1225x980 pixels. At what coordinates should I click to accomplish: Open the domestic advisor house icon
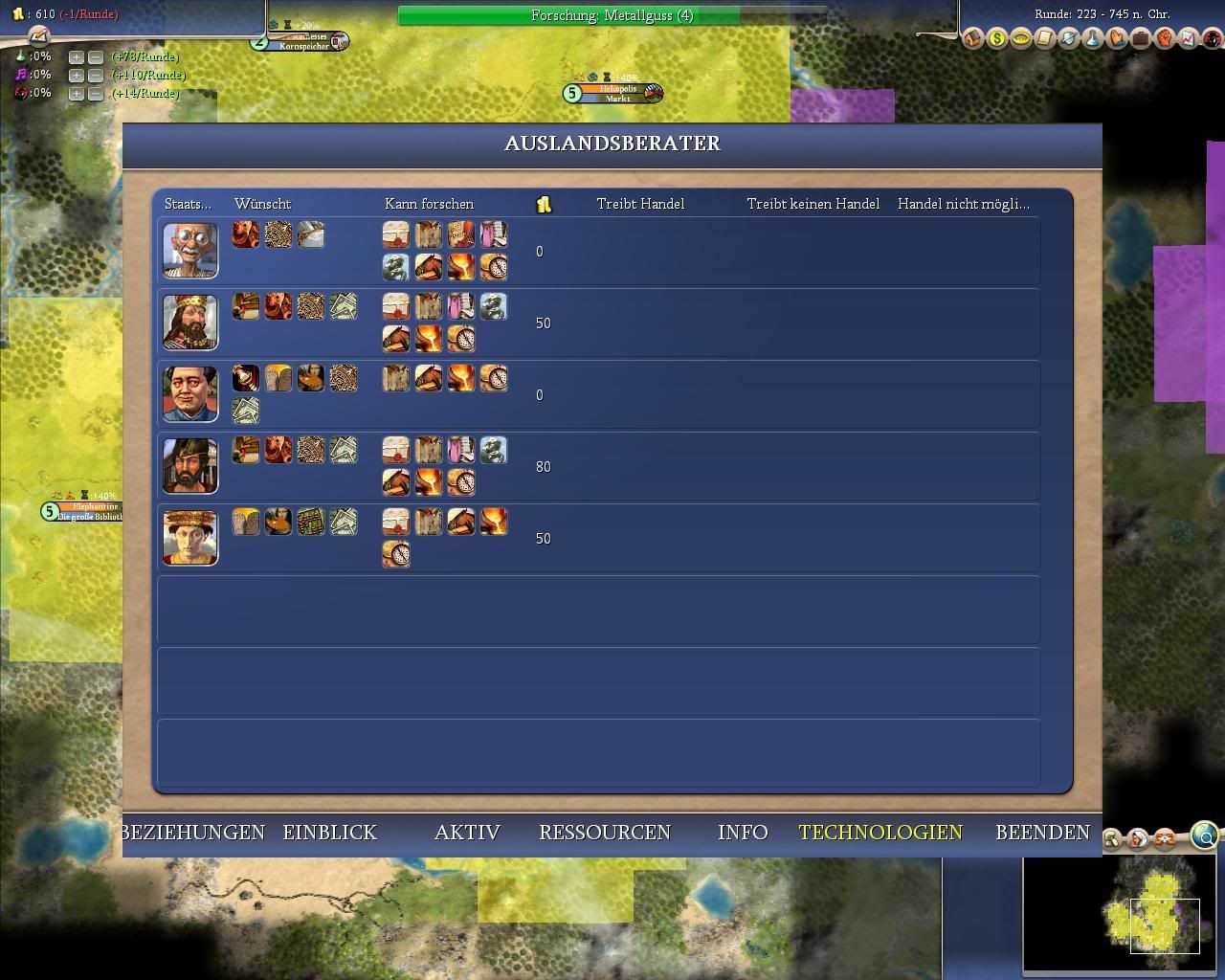[x=973, y=38]
